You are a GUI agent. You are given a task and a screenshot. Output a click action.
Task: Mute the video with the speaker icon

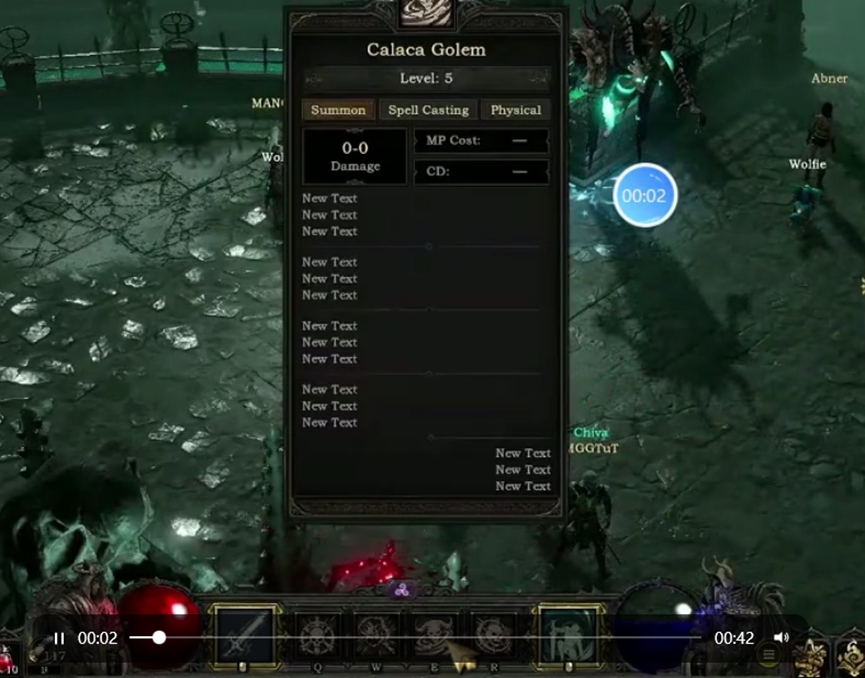[x=781, y=638]
